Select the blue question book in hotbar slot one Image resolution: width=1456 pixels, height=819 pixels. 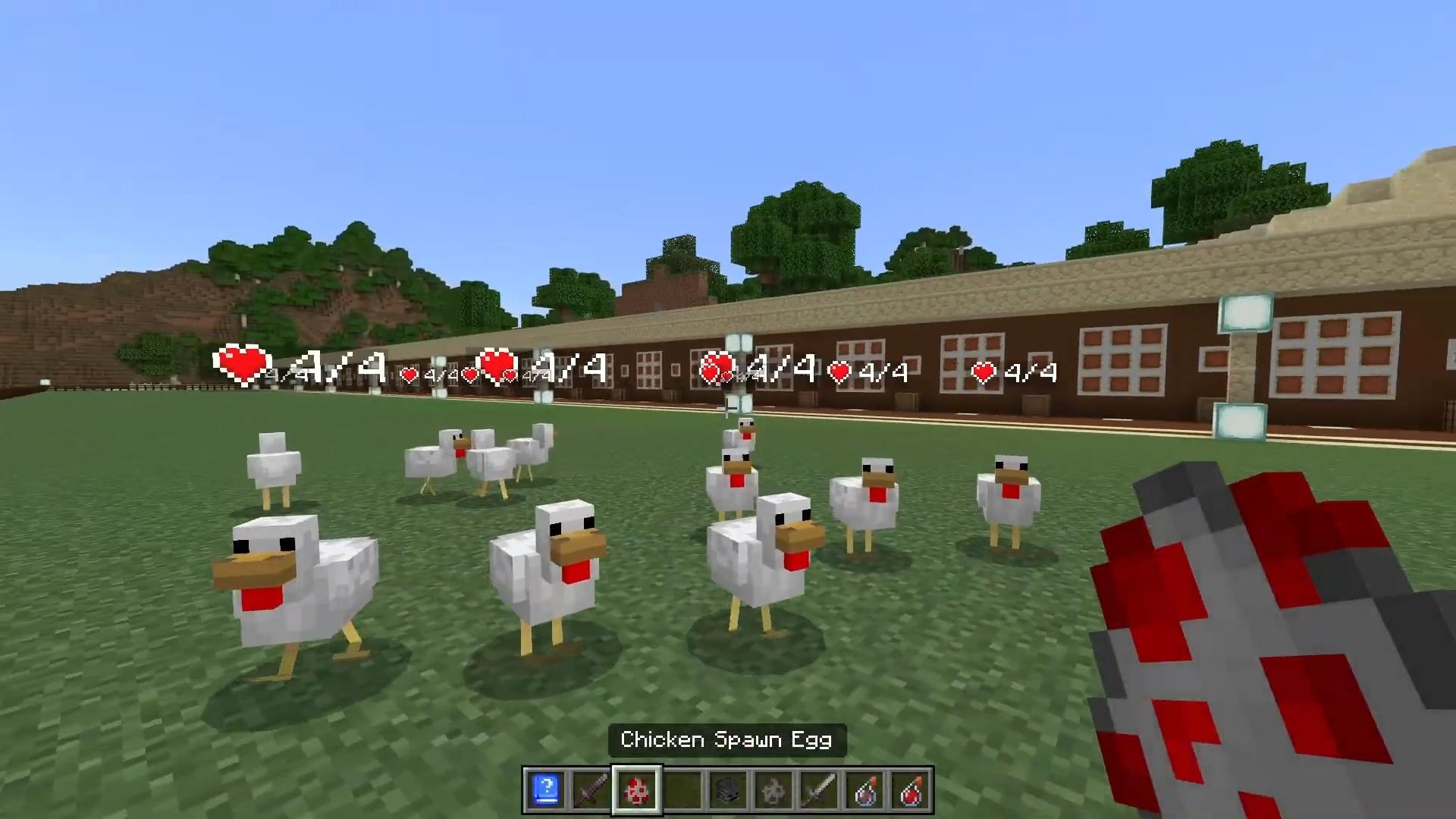pyautogui.click(x=544, y=791)
